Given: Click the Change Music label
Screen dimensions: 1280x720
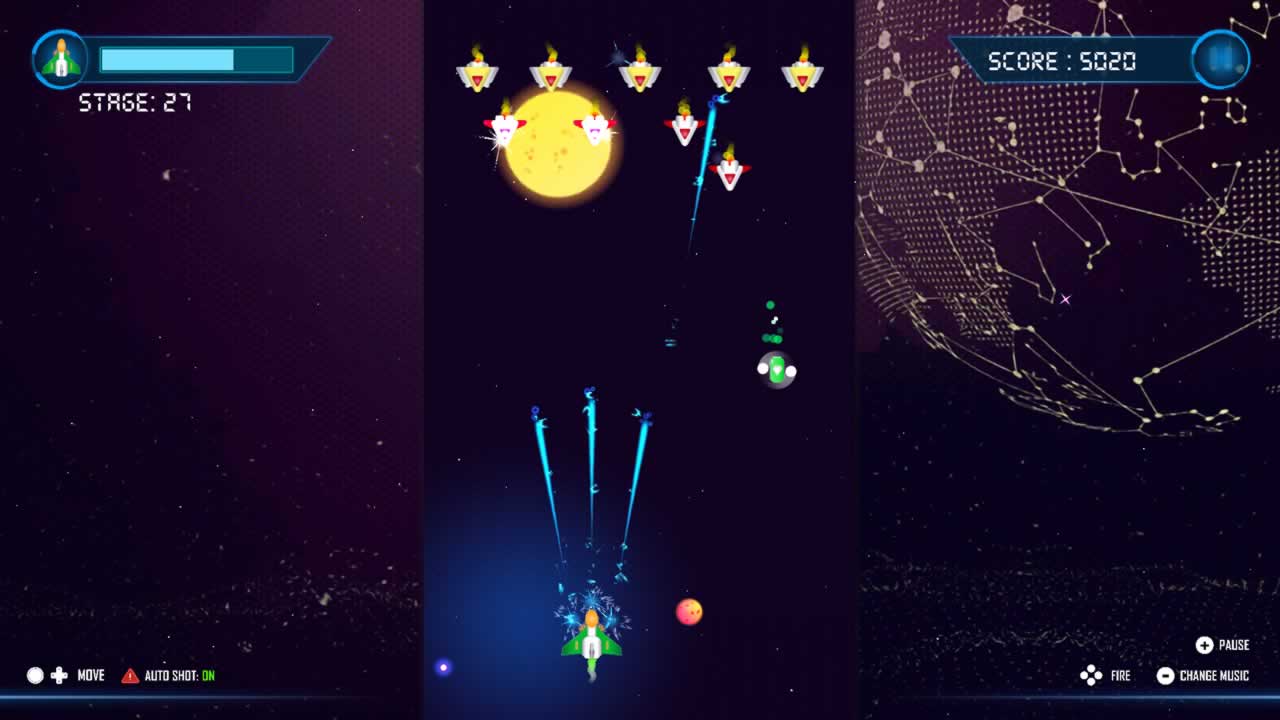Looking at the screenshot, I should point(1212,675).
